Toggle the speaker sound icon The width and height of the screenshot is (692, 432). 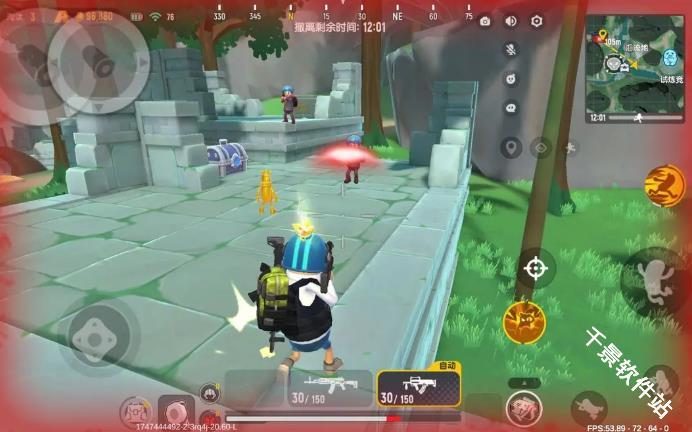pos(510,21)
